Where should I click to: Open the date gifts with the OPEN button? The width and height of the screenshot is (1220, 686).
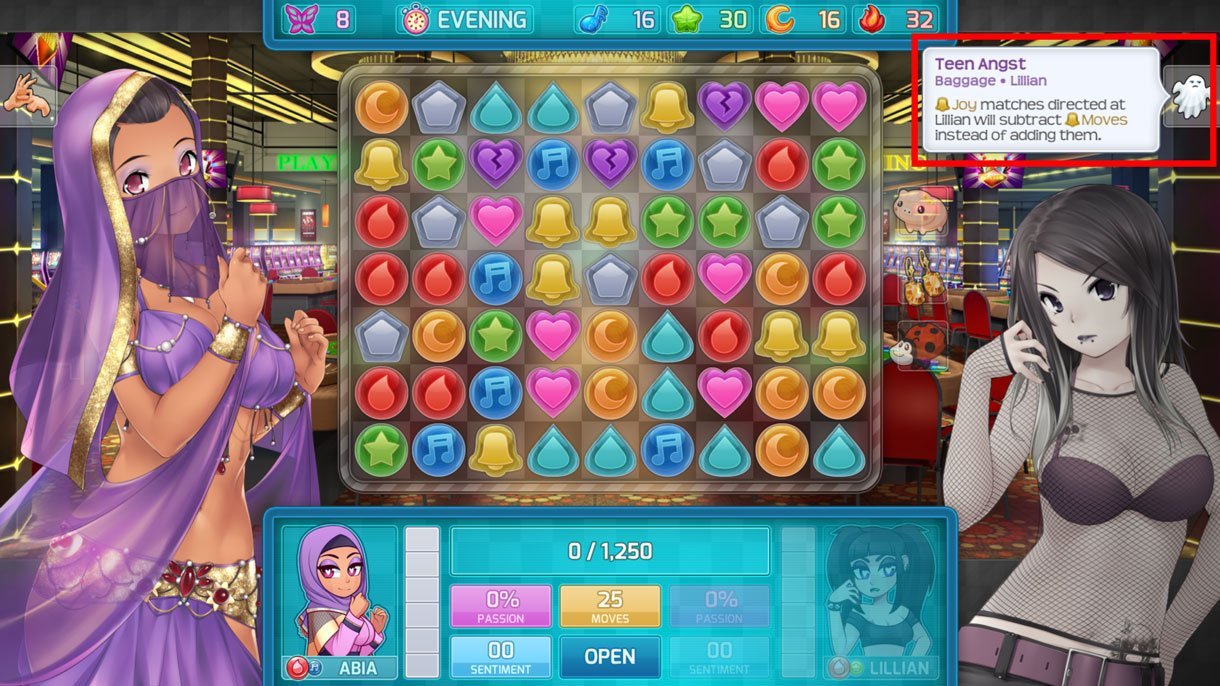(x=610, y=656)
